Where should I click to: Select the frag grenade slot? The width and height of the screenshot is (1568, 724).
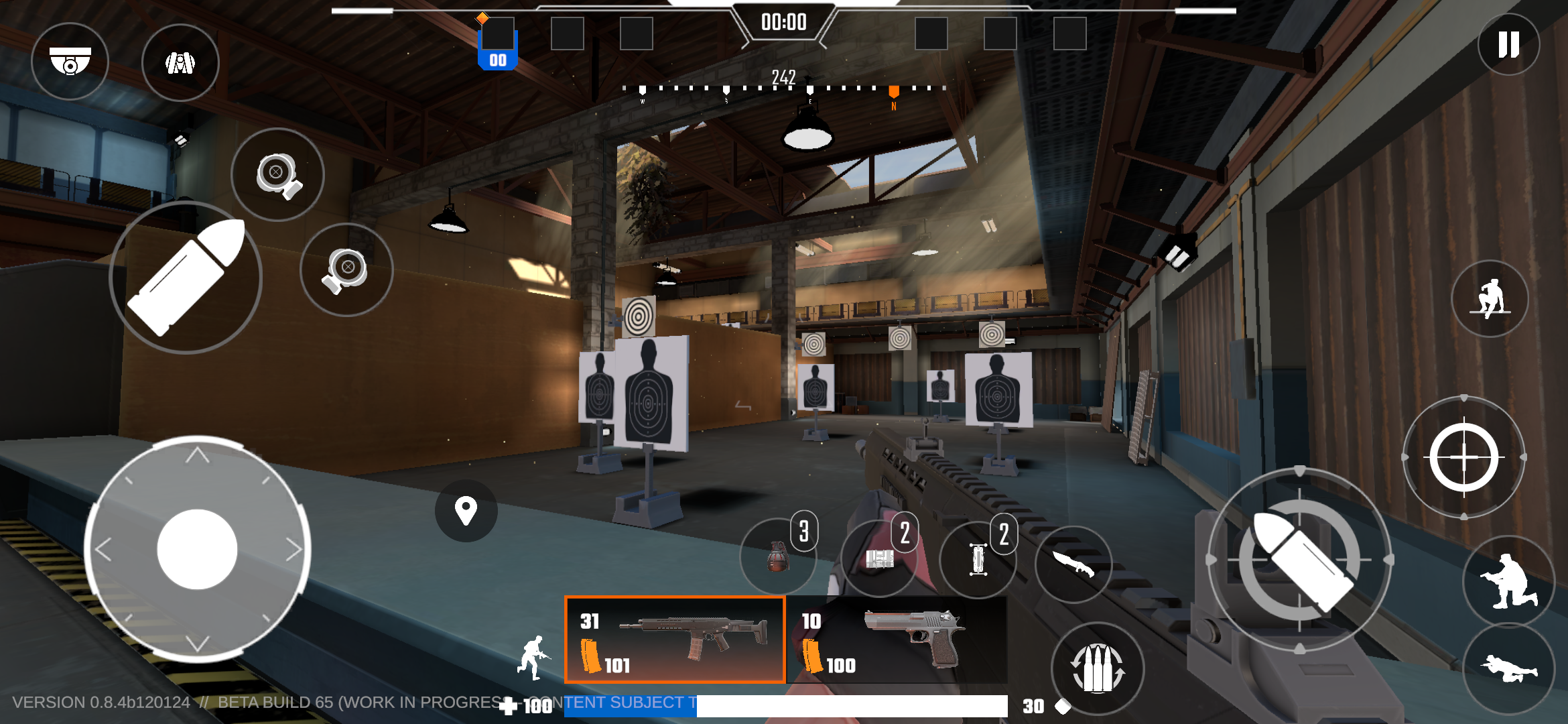(778, 556)
